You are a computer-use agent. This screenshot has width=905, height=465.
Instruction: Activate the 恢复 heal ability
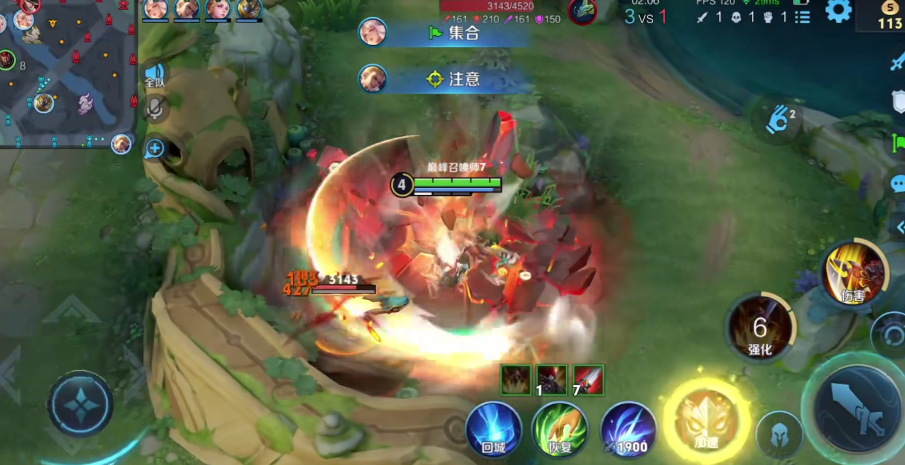point(560,430)
